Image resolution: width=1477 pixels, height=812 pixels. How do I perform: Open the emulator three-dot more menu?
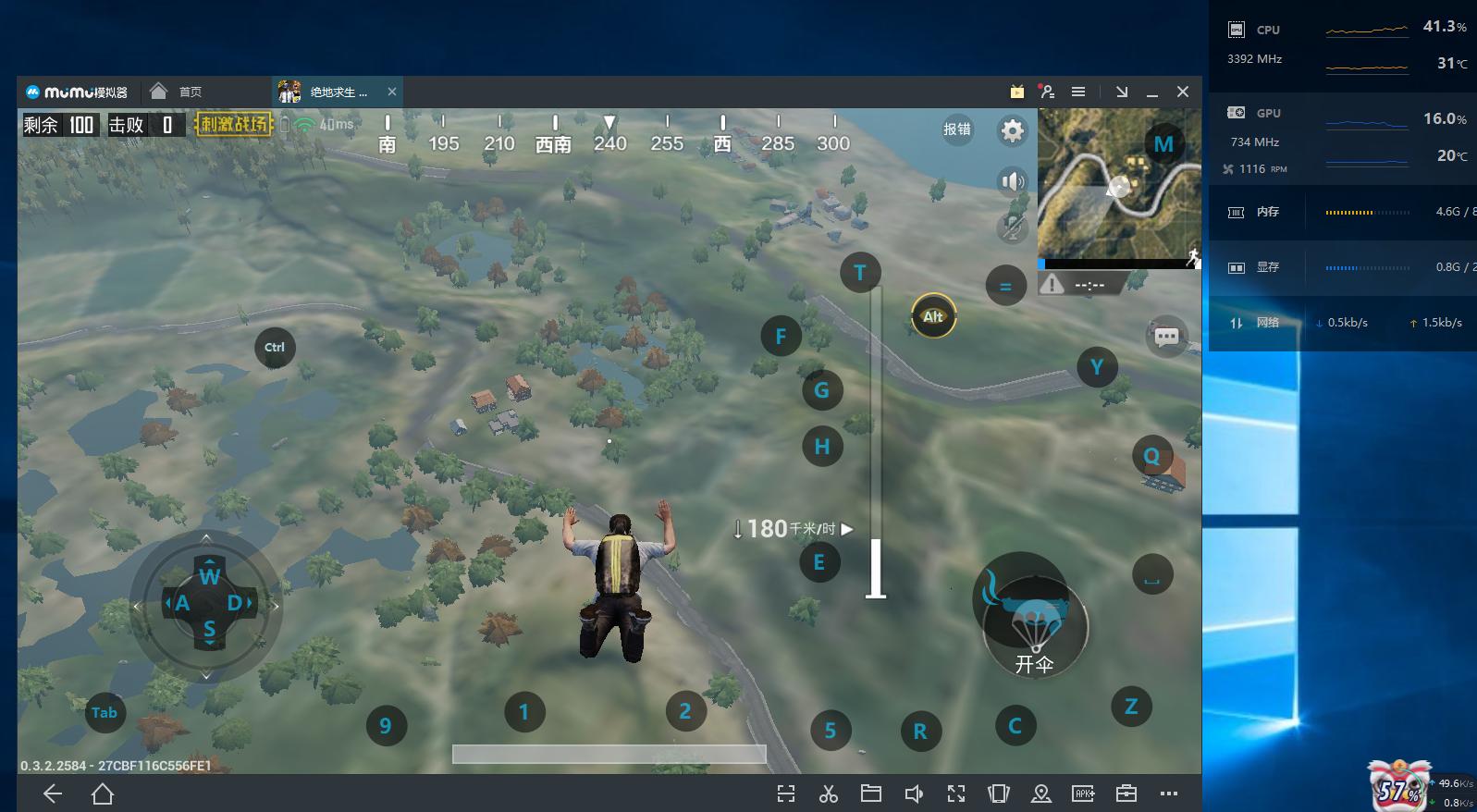(x=1169, y=794)
